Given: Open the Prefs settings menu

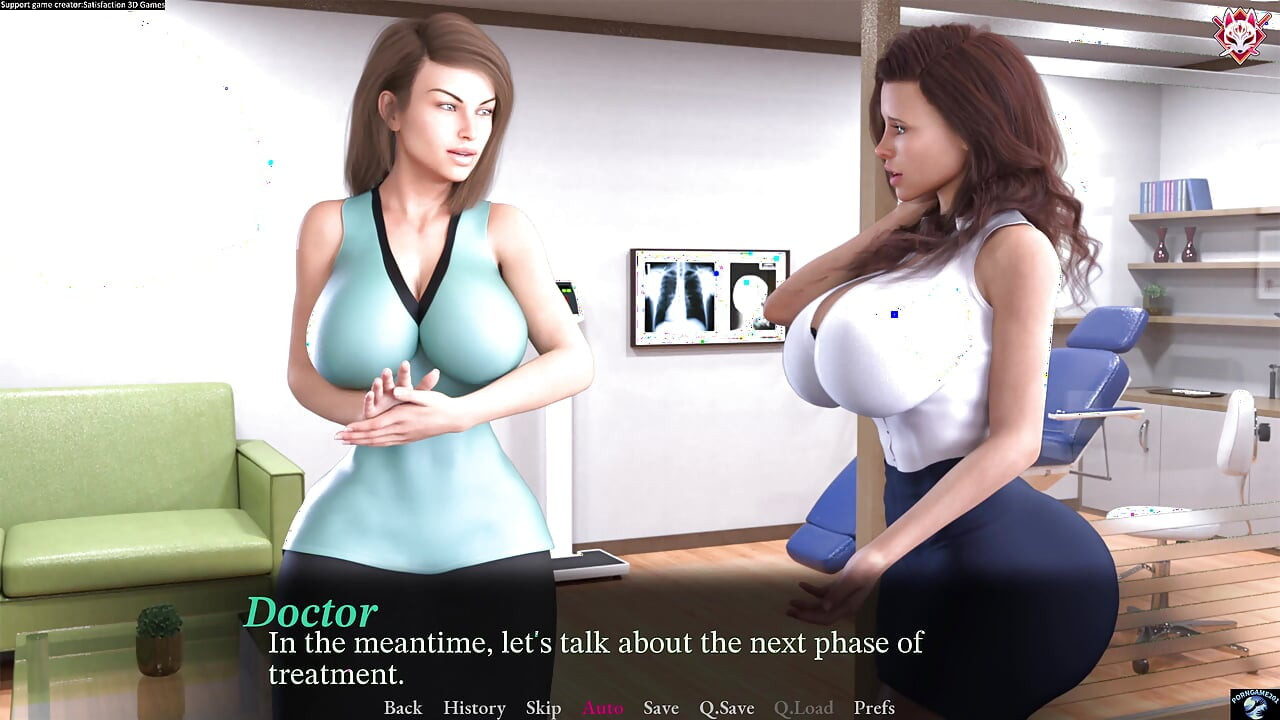Looking at the screenshot, I should coord(873,707).
